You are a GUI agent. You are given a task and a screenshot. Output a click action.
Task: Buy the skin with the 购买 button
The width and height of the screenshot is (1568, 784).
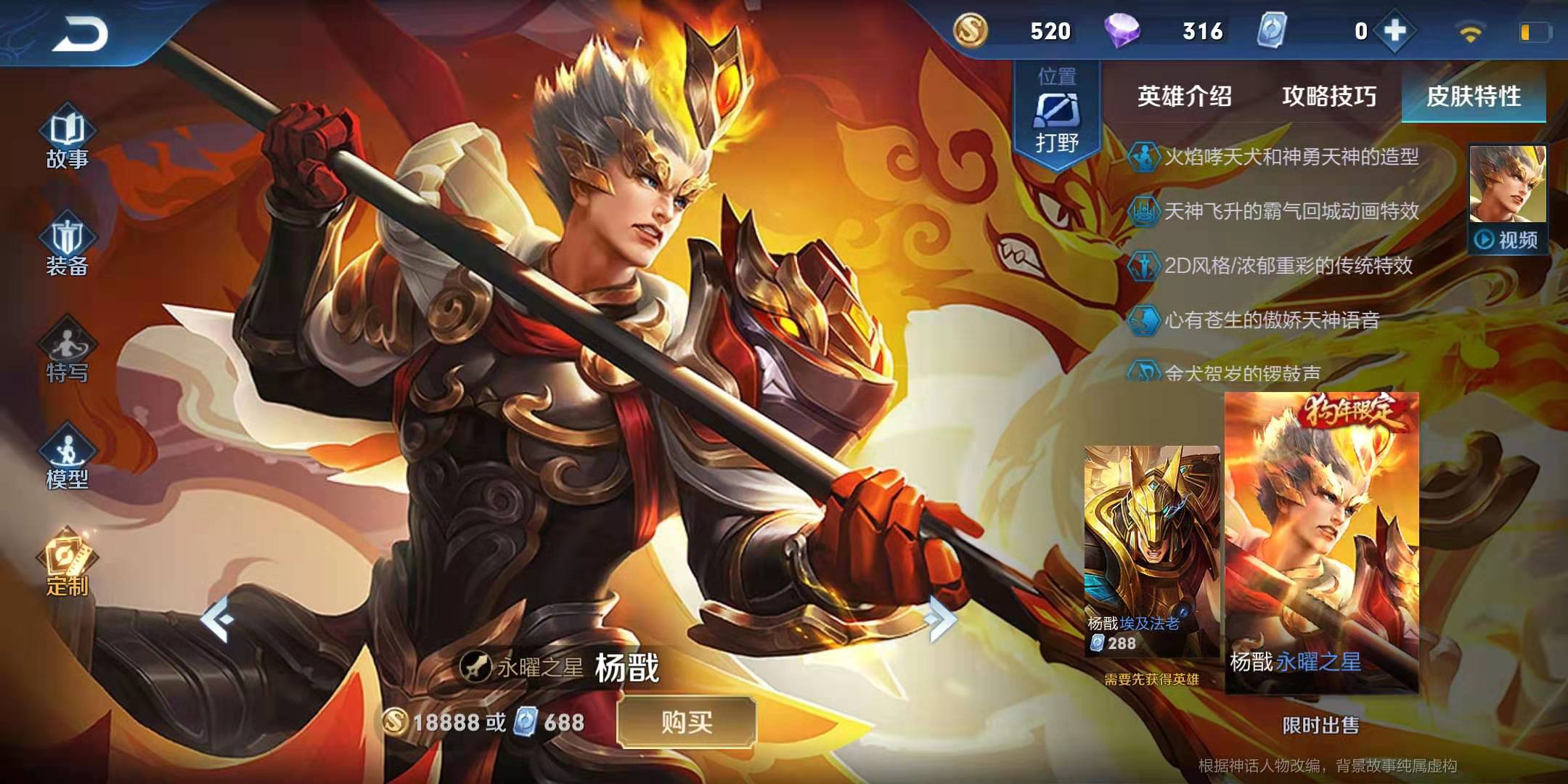click(x=686, y=722)
